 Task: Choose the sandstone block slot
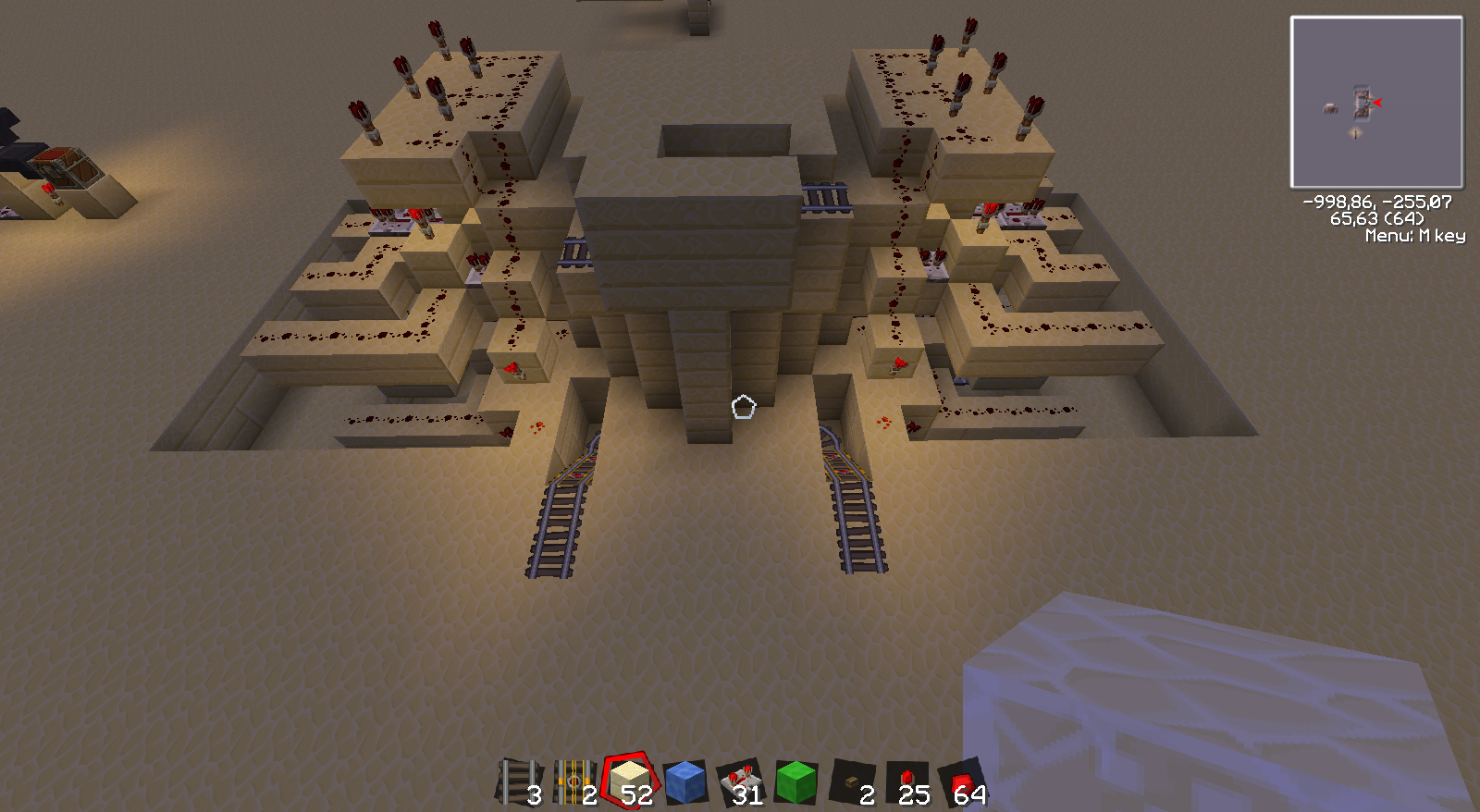pos(630,782)
